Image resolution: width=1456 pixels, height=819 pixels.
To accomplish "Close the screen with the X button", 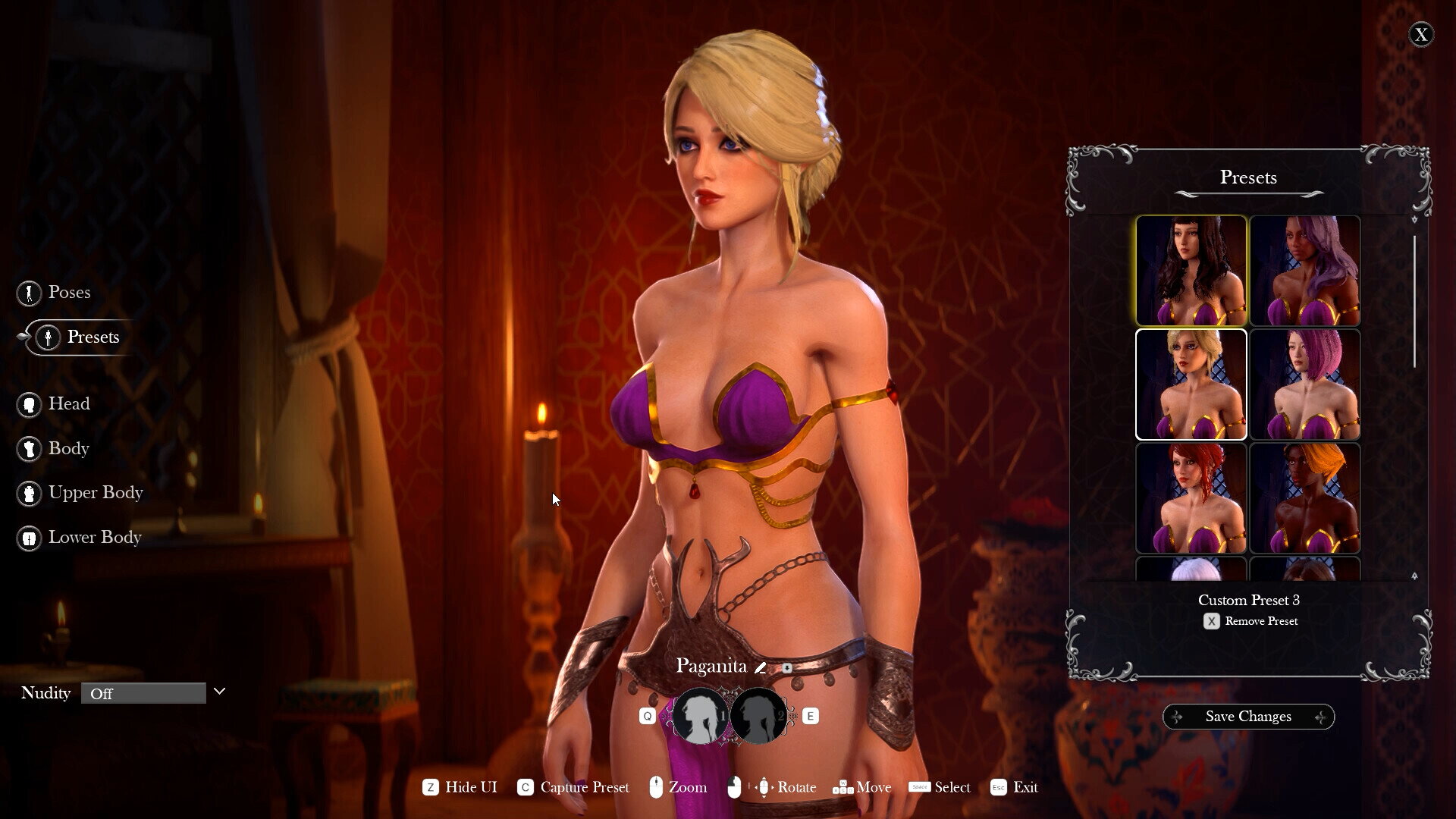I will click(1420, 35).
